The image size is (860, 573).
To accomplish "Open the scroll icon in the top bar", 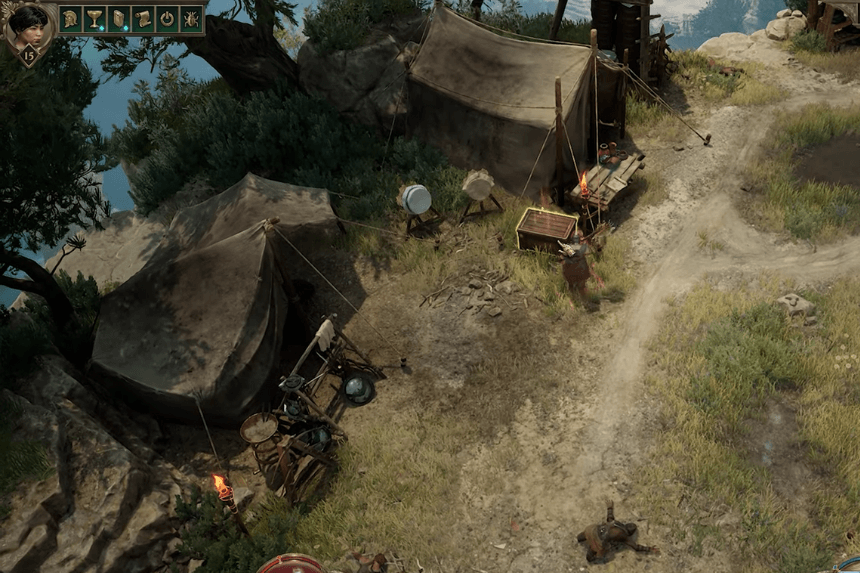I will [143, 19].
